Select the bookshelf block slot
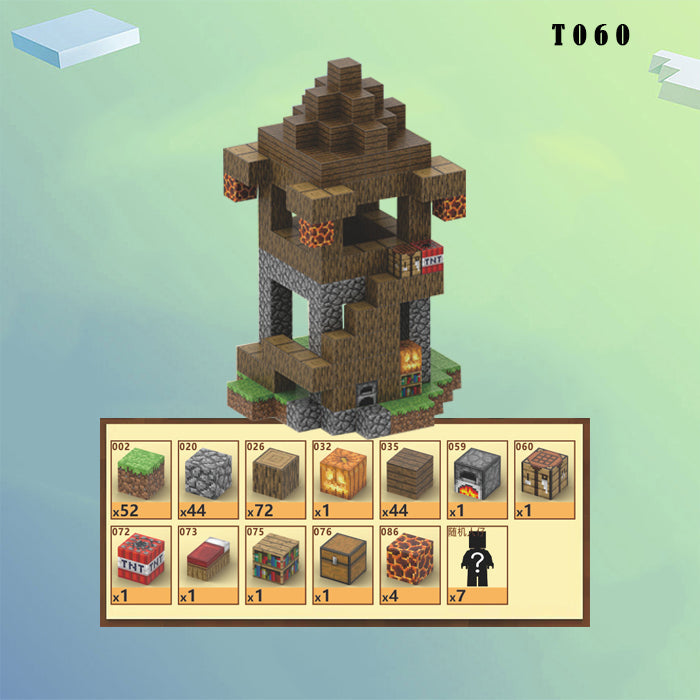The image size is (700, 700). click(x=275, y=563)
